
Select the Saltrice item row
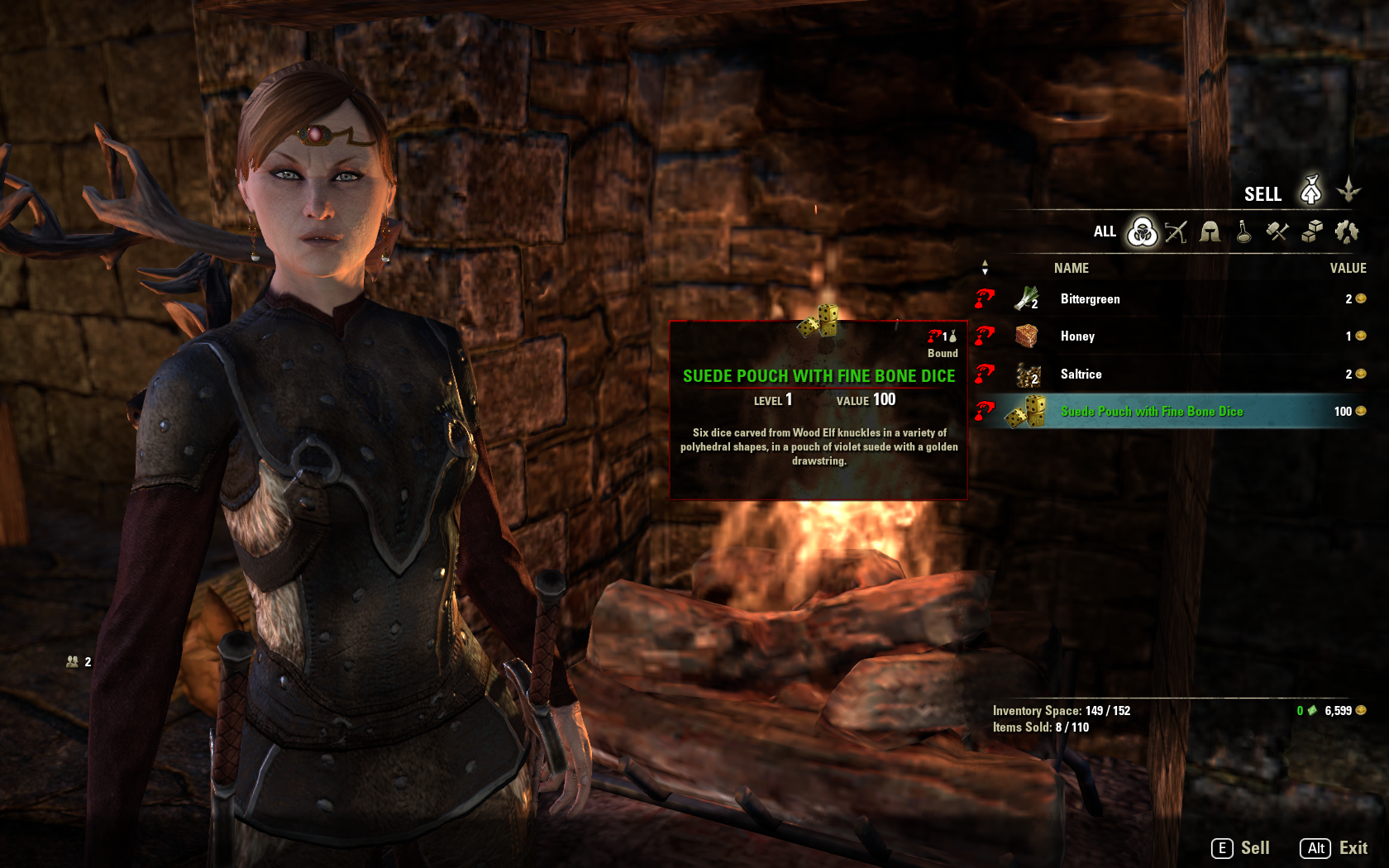(1081, 374)
